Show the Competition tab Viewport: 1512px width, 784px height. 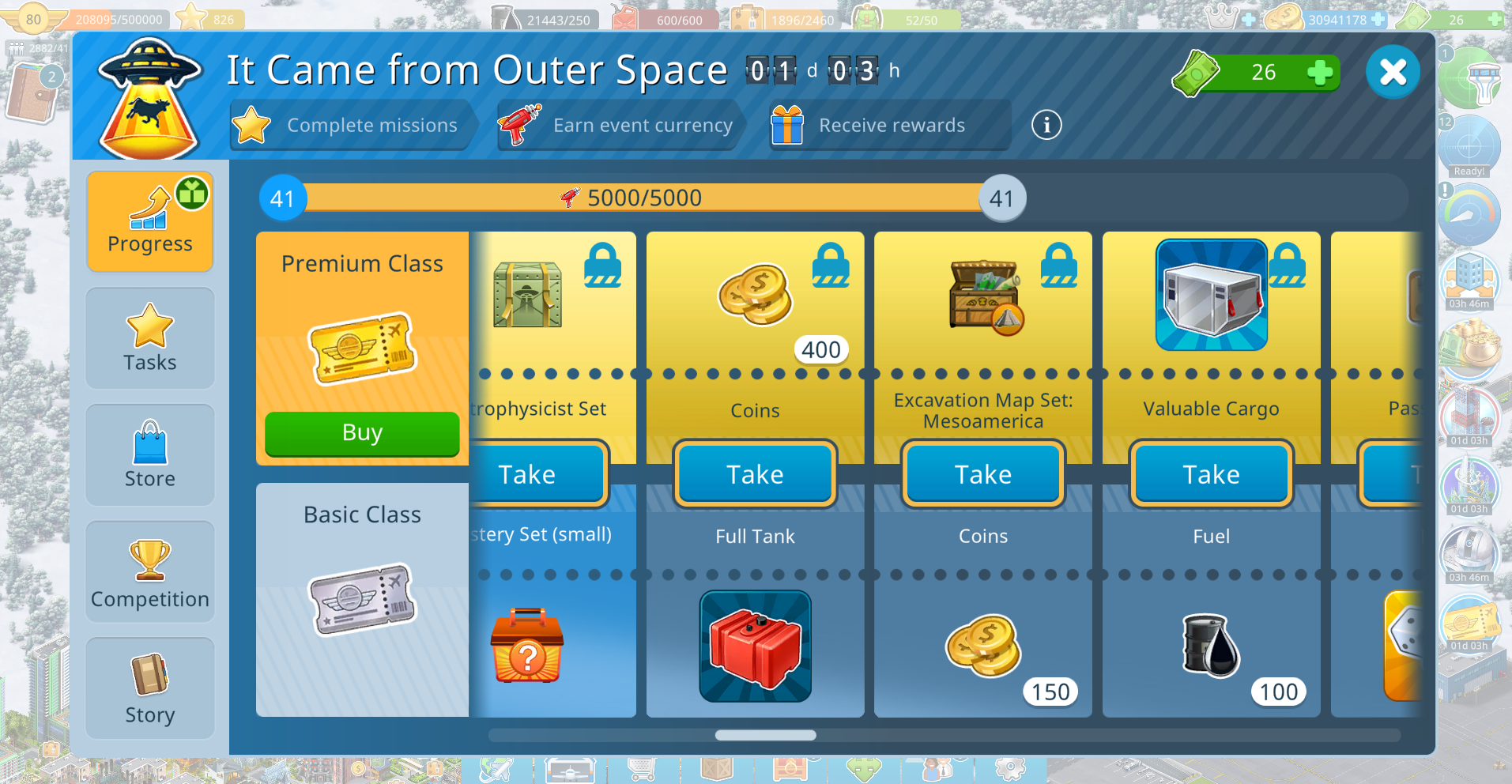(150, 571)
